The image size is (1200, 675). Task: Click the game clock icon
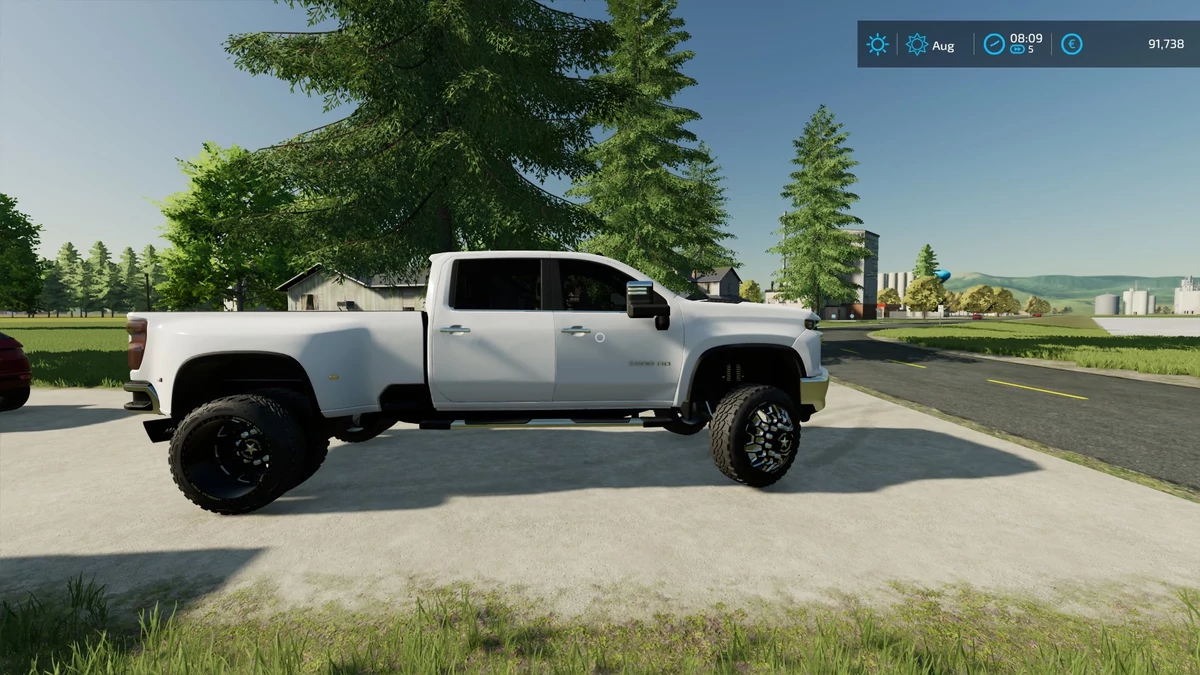point(993,44)
